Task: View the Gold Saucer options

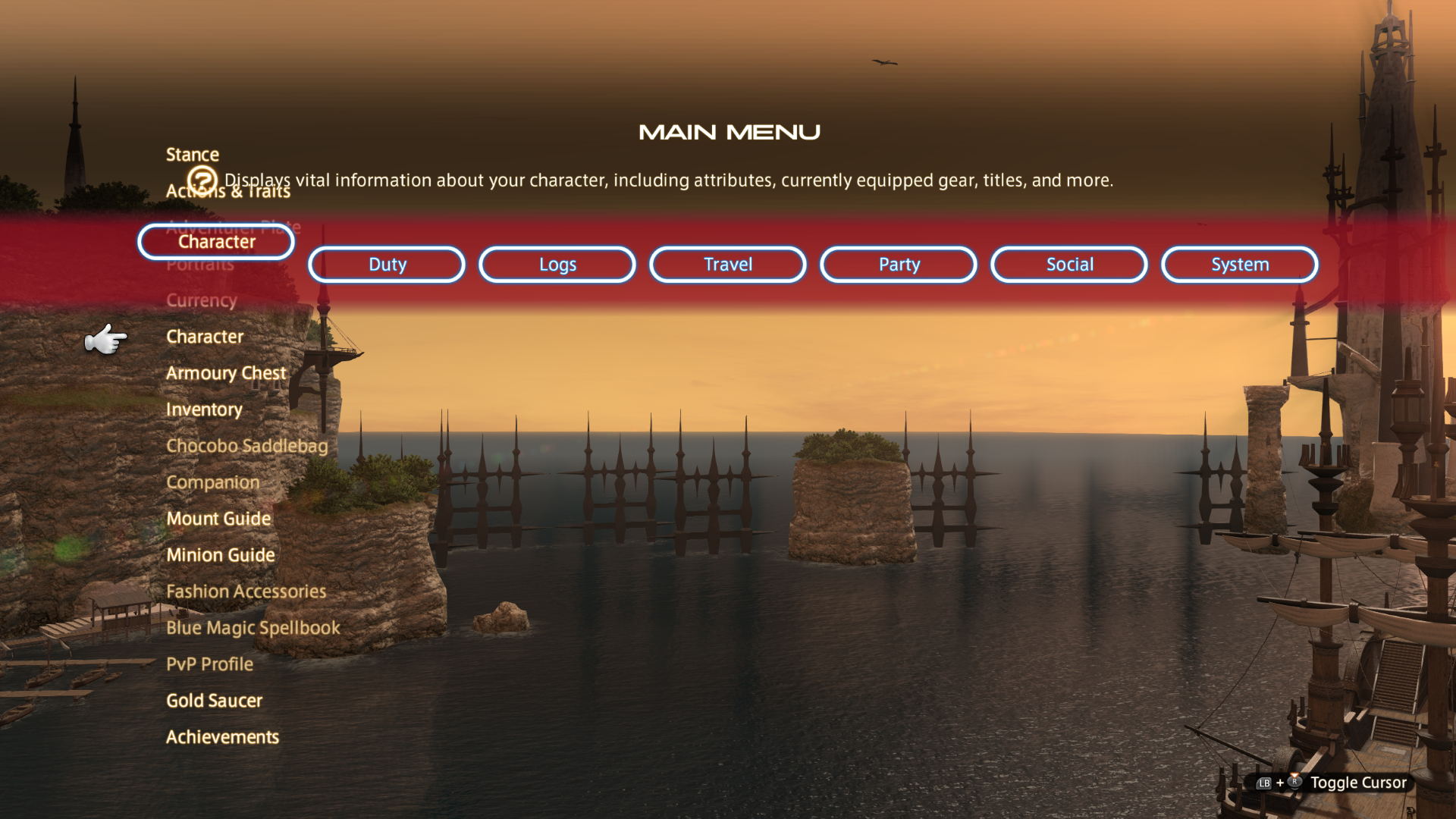Action: (x=214, y=700)
